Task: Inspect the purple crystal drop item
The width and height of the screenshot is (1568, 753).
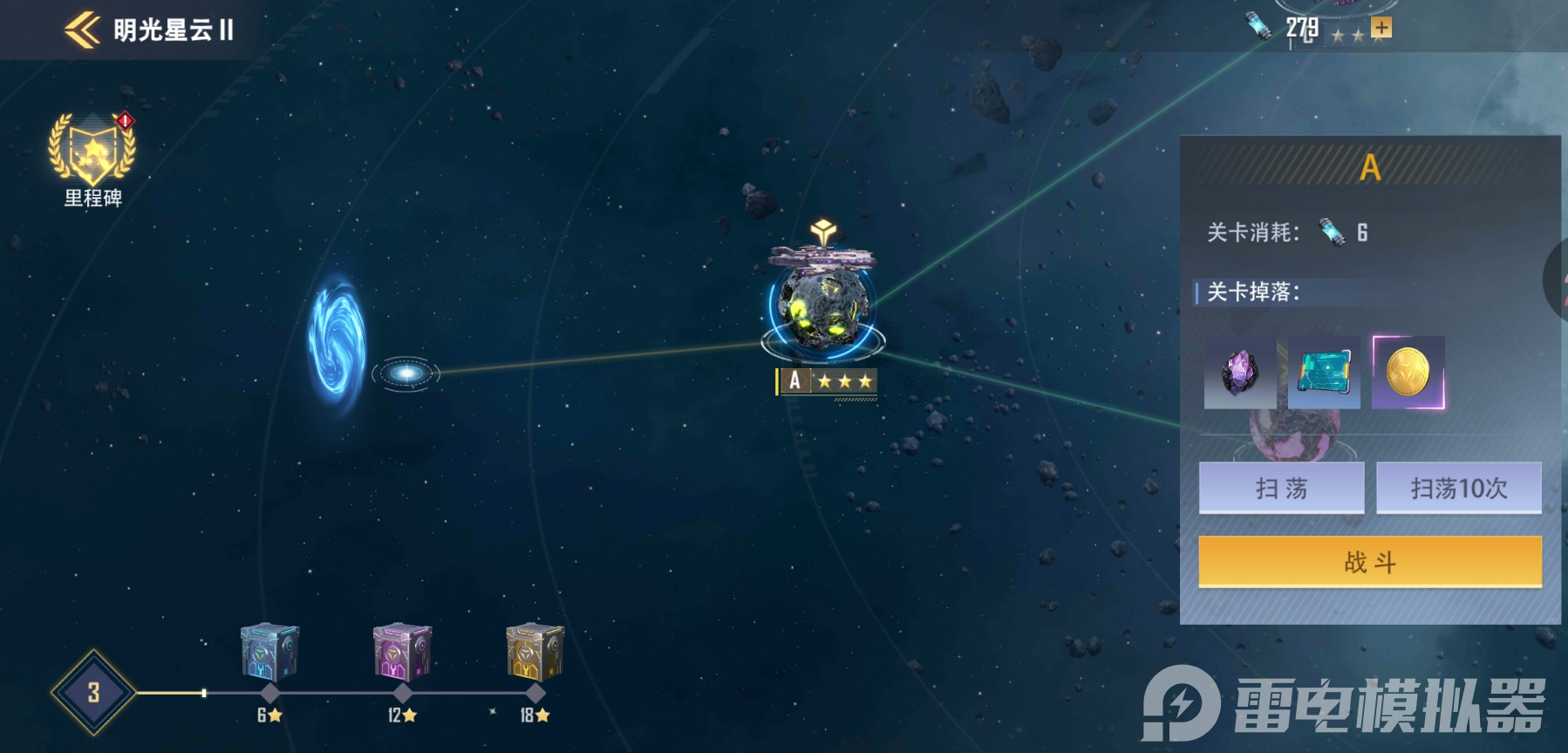Action: pyautogui.click(x=1239, y=373)
